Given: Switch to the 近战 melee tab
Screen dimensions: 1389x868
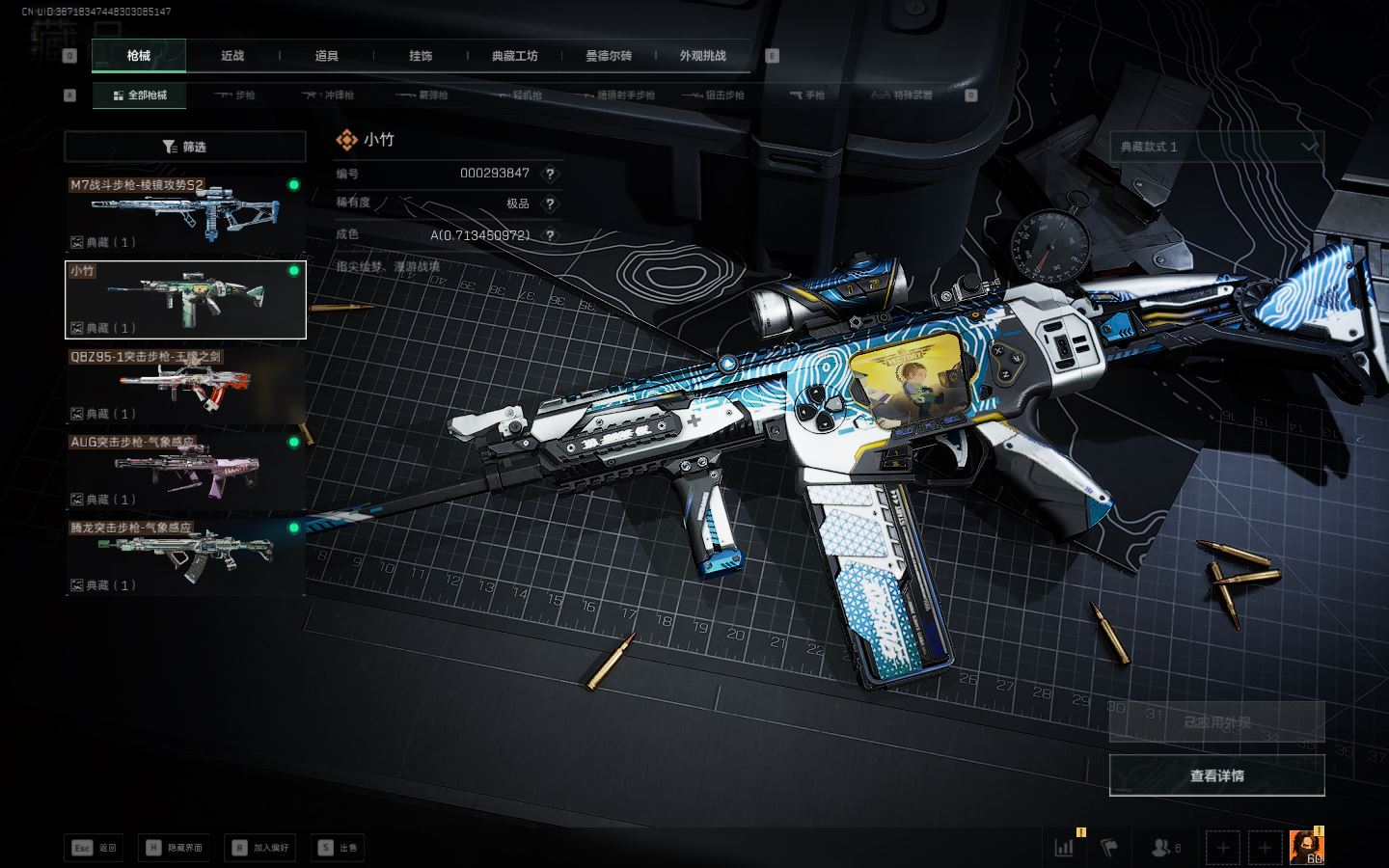Looking at the screenshot, I should (232, 56).
